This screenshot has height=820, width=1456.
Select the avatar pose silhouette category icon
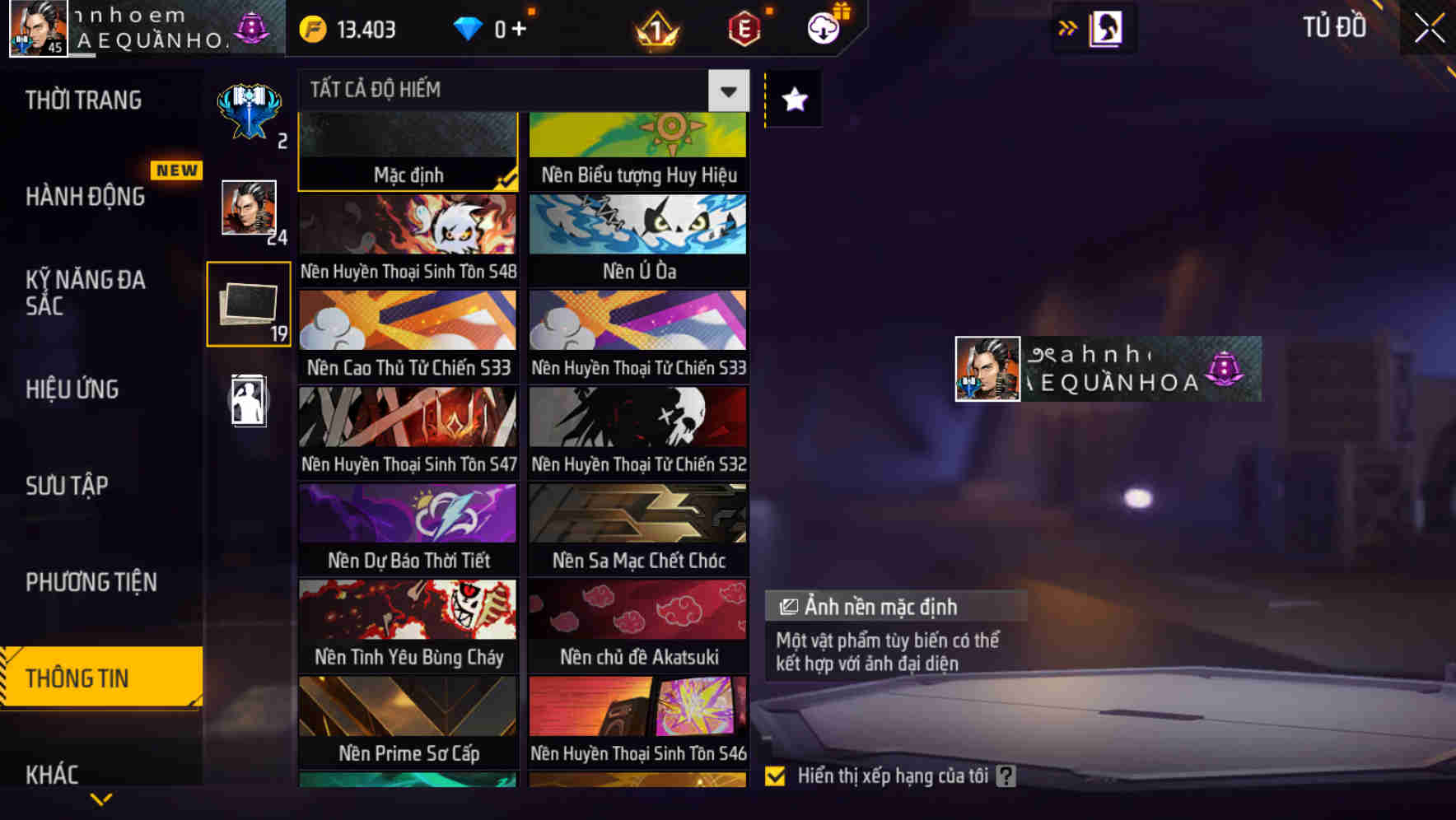(x=248, y=400)
